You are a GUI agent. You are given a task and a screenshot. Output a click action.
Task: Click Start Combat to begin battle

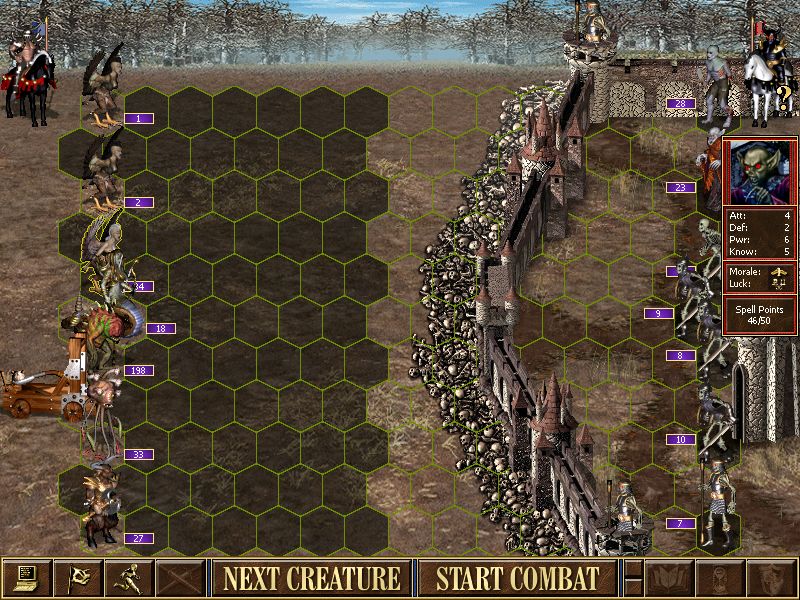(517, 578)
